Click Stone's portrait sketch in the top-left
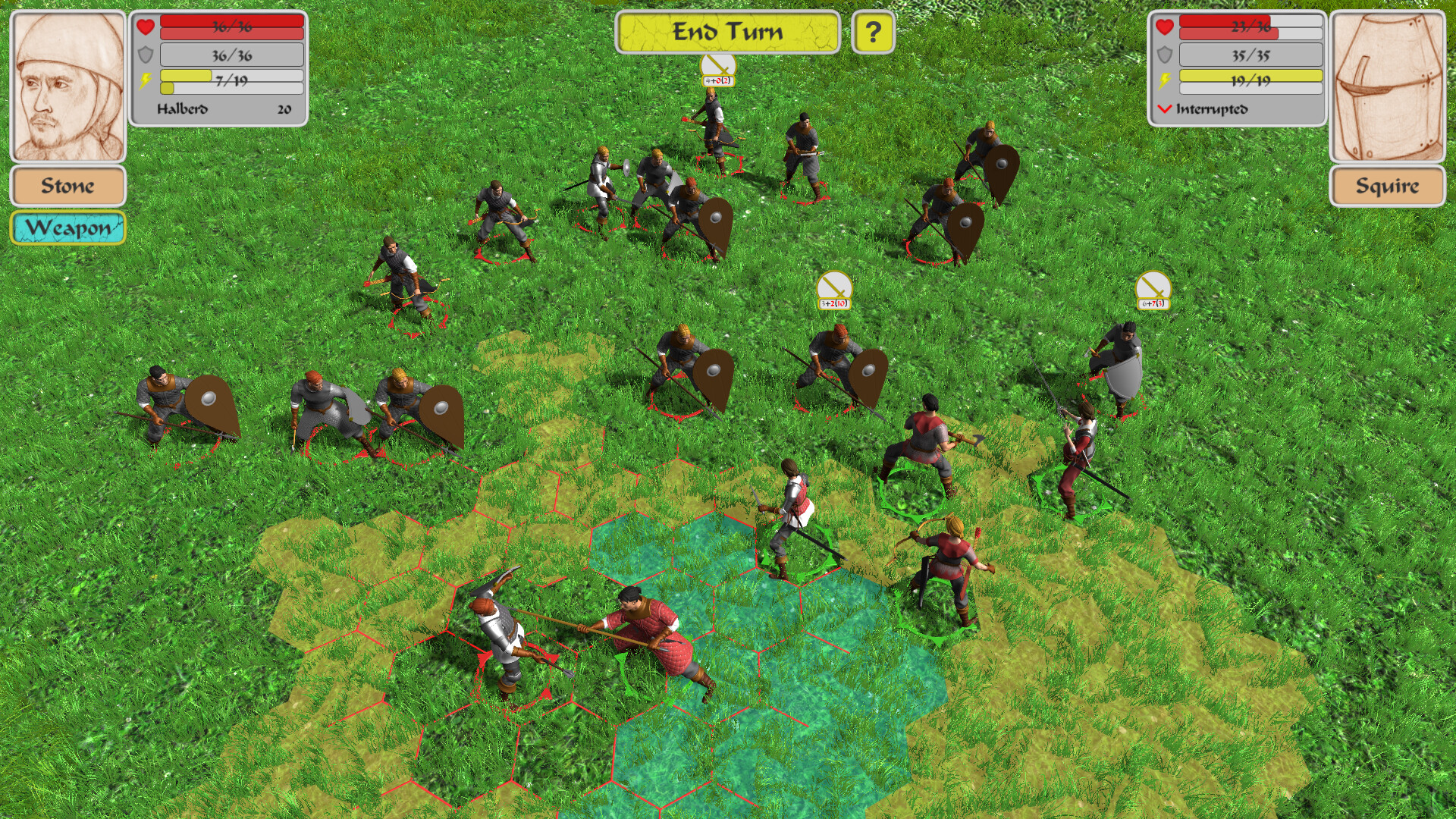Screen dimensions: 1456x819 (67, 85)
